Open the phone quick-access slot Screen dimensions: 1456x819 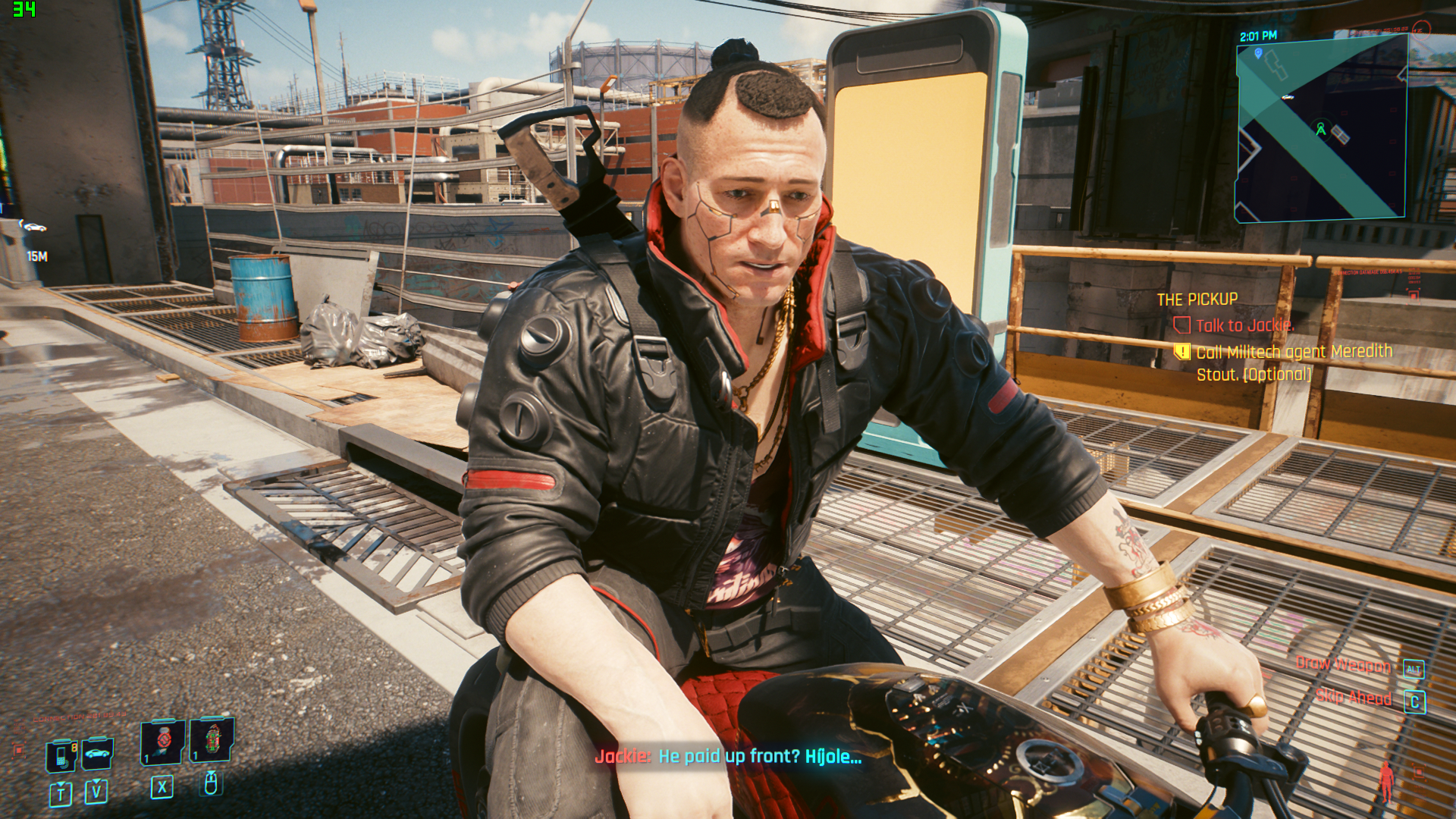pyautogui.click(x=61, y=755)
